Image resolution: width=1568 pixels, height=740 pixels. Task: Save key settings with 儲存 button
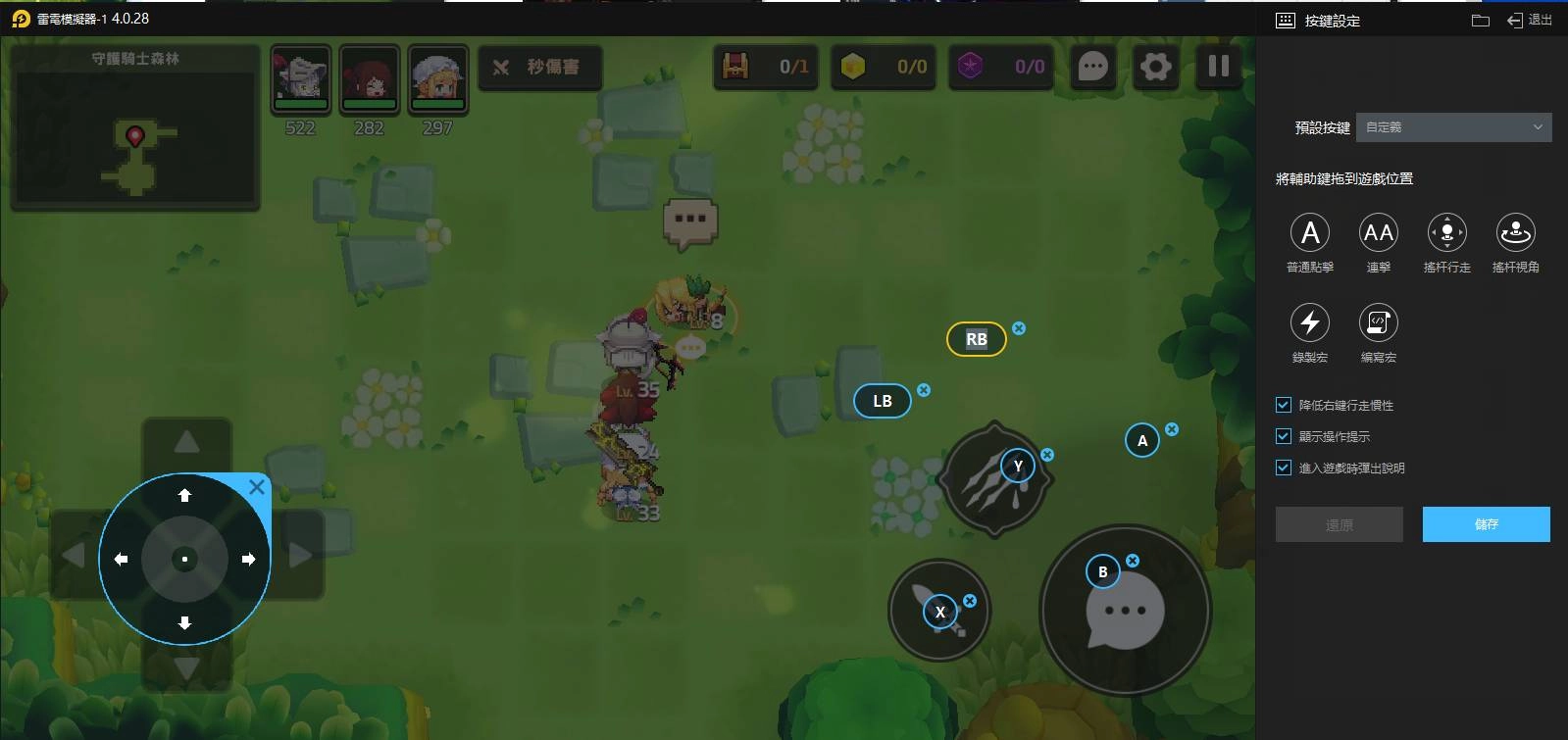[1486, 524]
